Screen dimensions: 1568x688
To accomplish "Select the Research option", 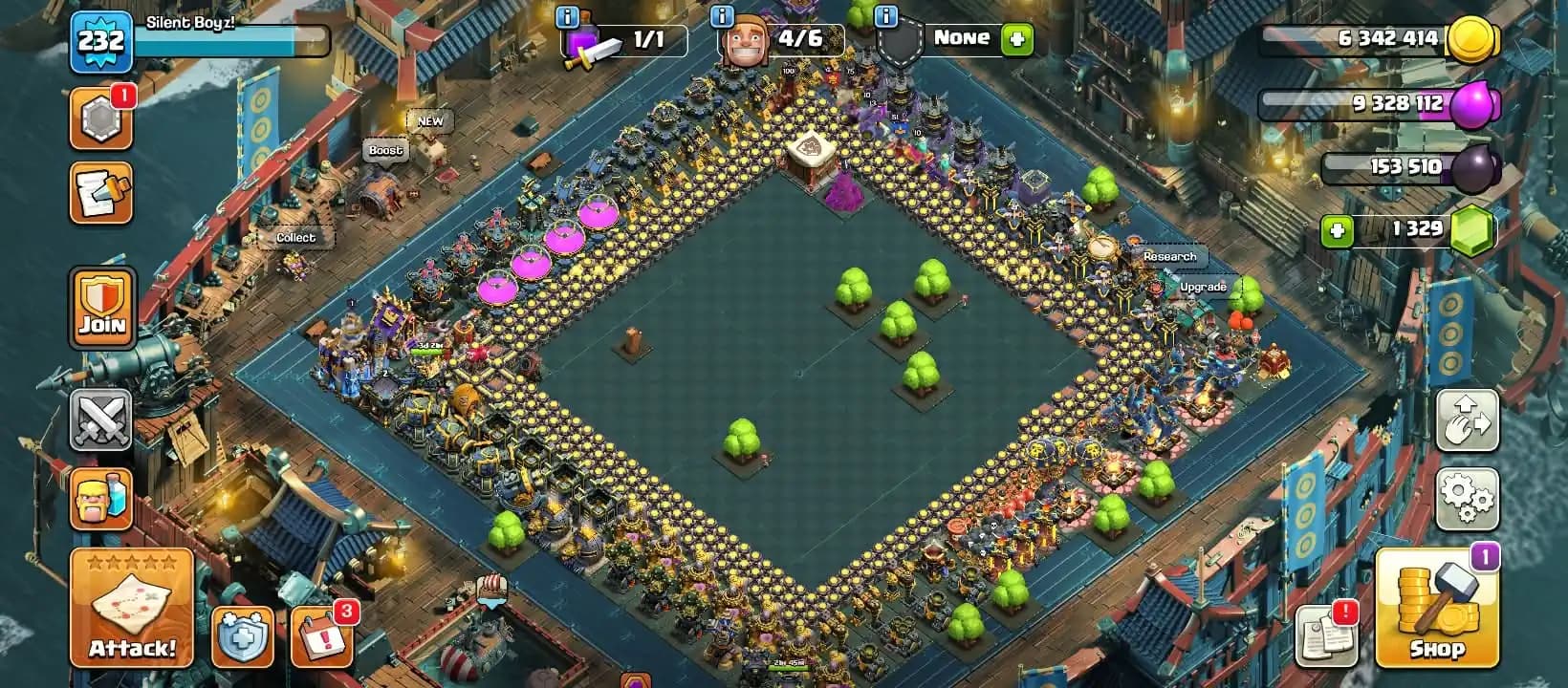I will 1168,256.
